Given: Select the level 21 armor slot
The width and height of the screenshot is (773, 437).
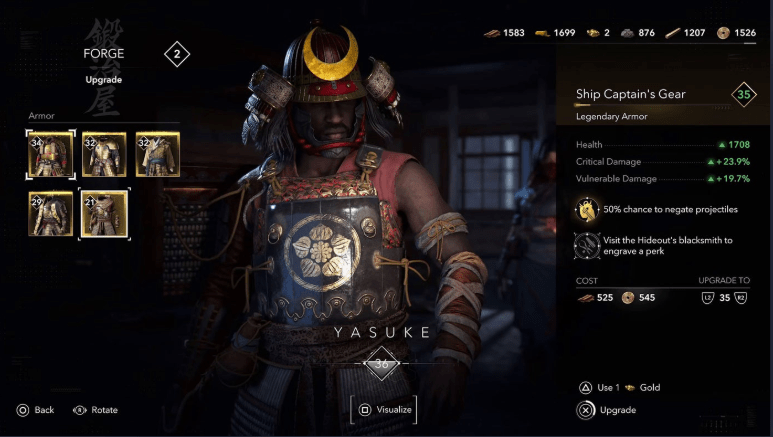Looking at the screenshot, I should coord(104,211).
